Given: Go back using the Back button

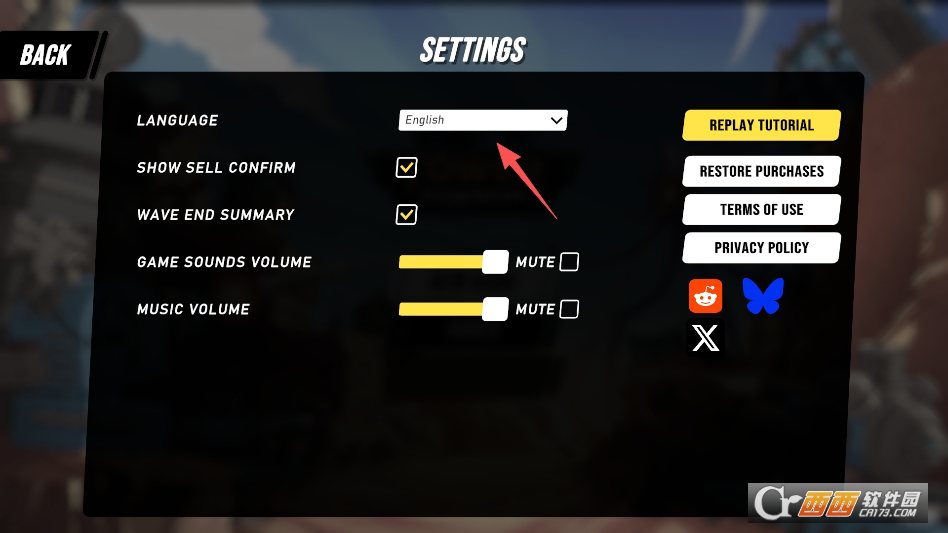Looking at the screenshot, I should 47,55.
